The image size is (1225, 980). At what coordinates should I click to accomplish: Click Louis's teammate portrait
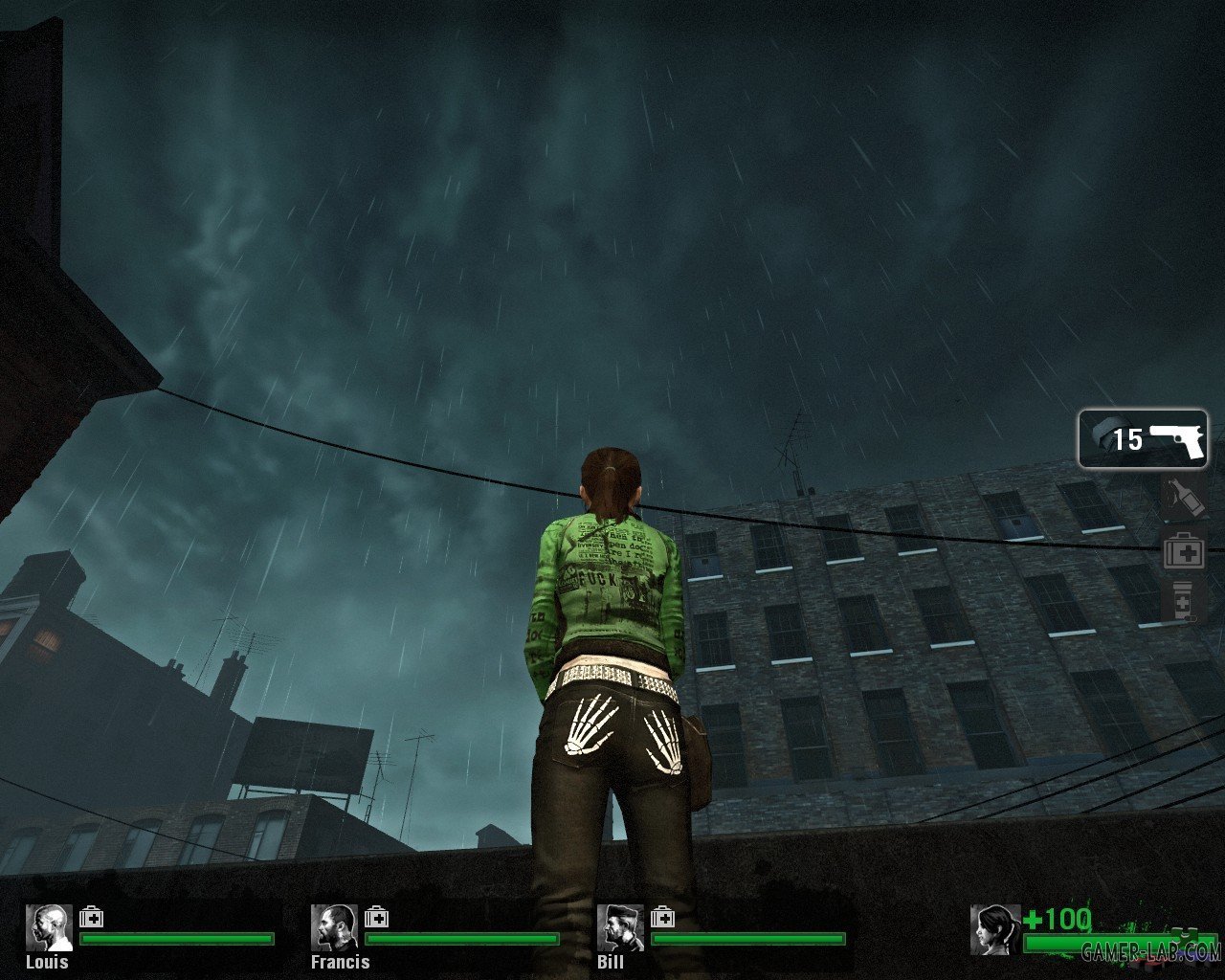49,927
